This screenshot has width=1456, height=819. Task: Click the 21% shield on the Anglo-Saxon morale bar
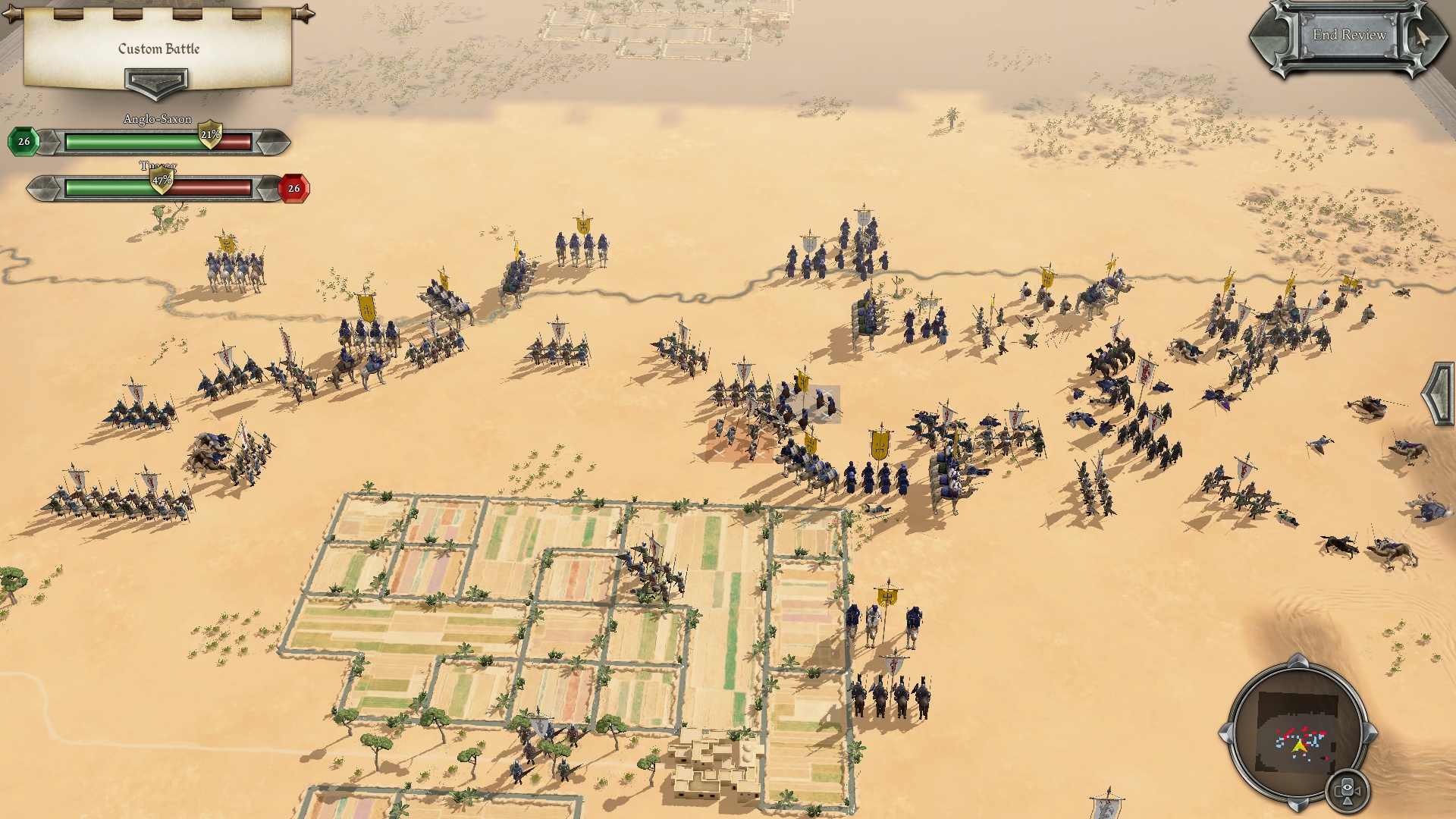pyautogui.click(x=210, y=134)
